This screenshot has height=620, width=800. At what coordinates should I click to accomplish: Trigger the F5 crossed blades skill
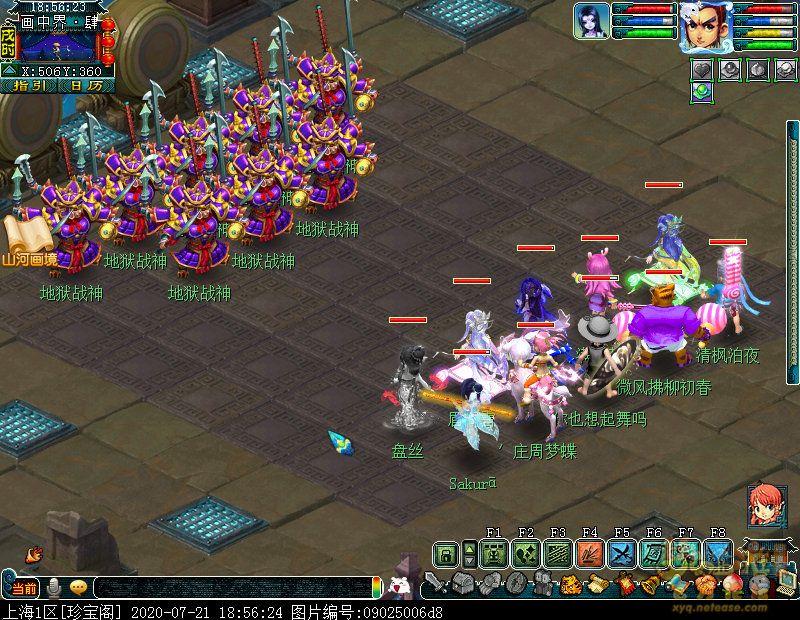[621, 553]
